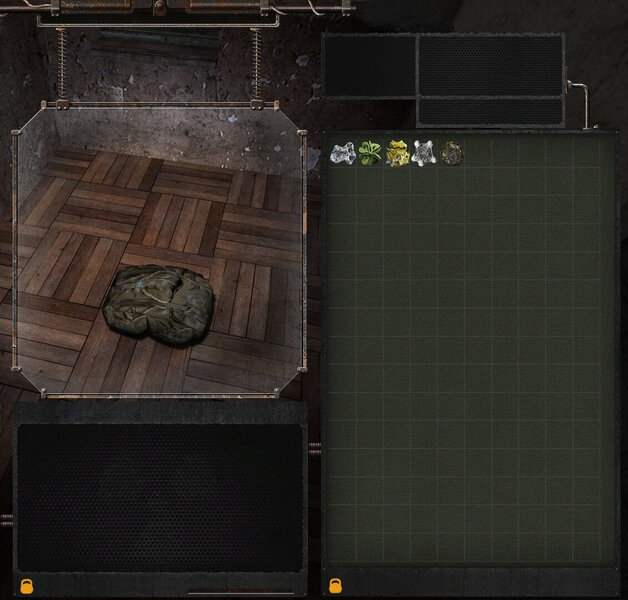Pick the yellow chunky artifact
The image size is (628, 600).
397,154
